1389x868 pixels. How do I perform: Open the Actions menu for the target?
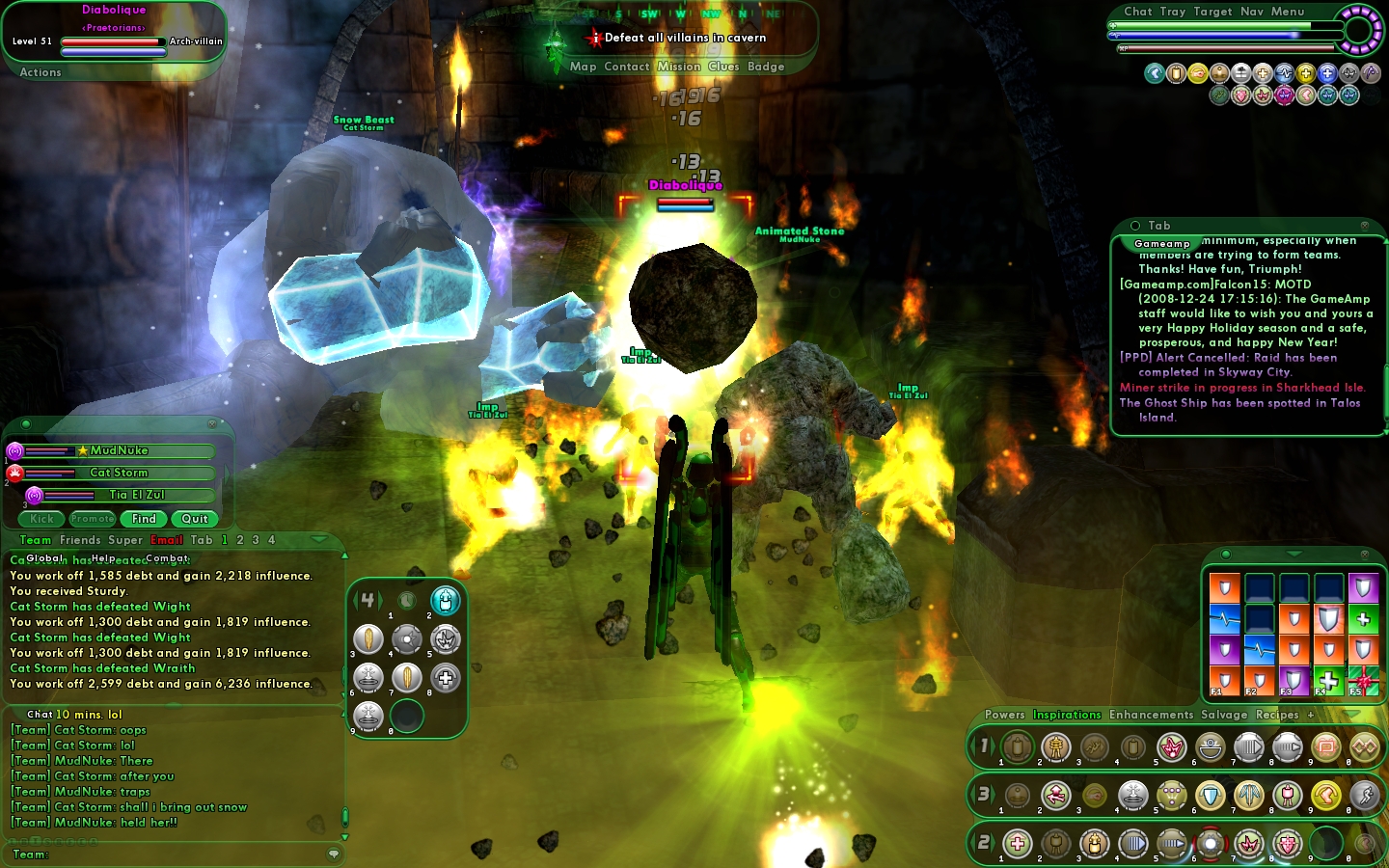pyautogui.click(x=41, y=72)
